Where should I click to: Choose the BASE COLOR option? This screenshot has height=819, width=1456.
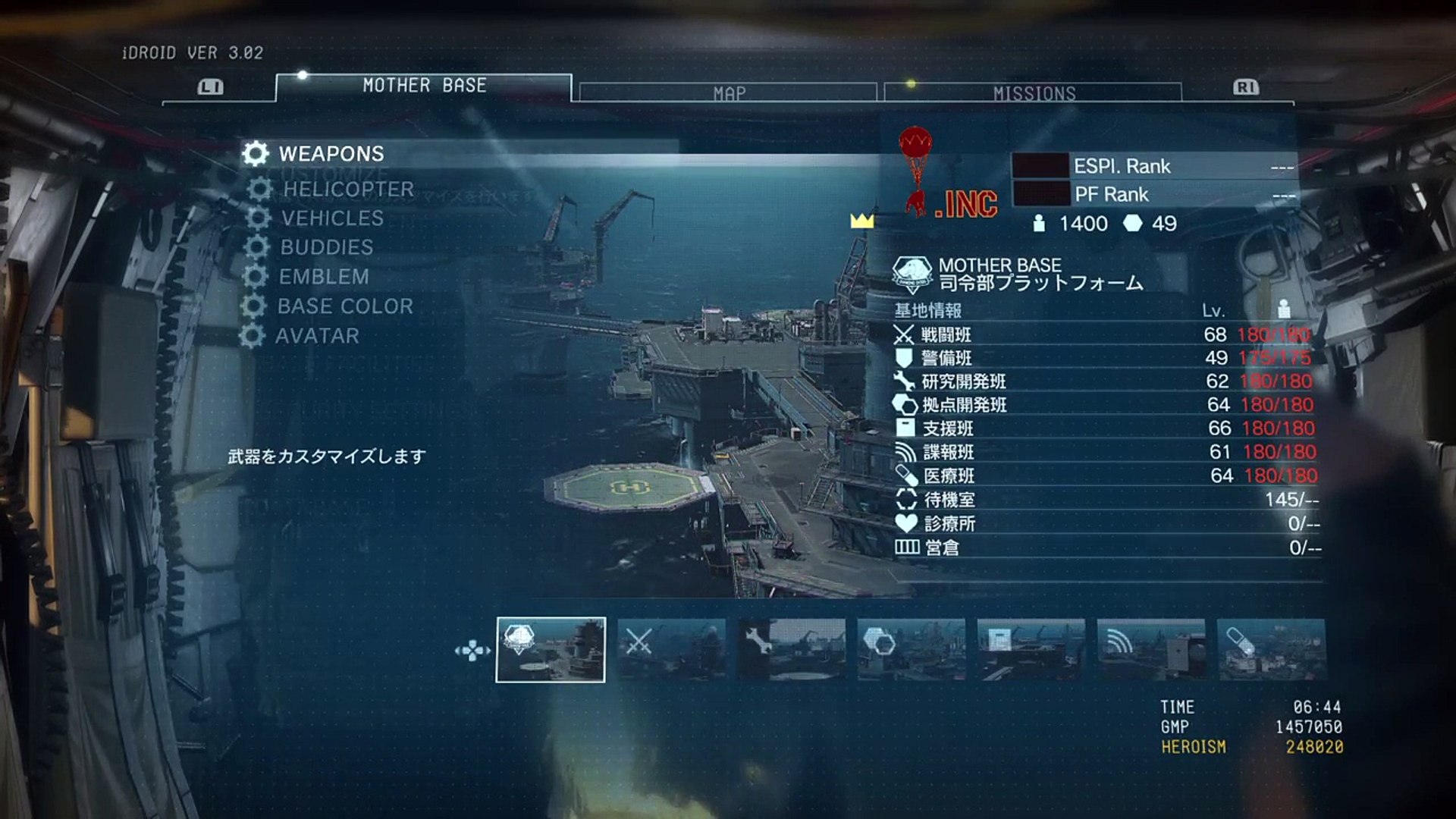click(345, 306)
